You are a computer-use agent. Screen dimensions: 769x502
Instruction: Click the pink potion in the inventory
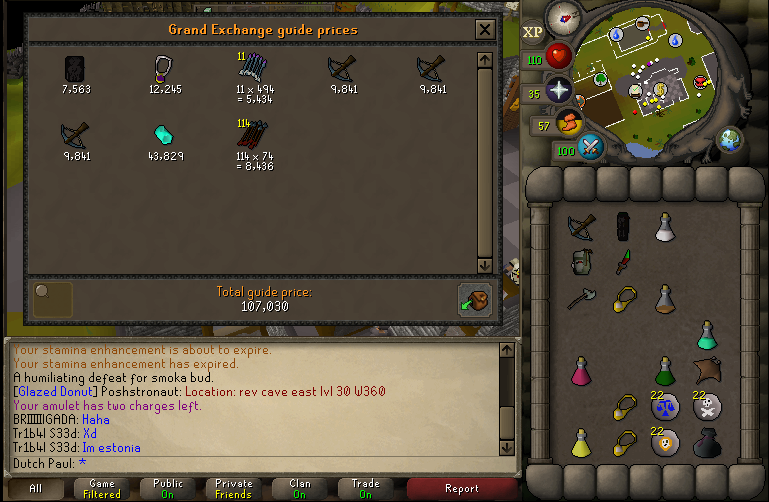coord(580,370)
